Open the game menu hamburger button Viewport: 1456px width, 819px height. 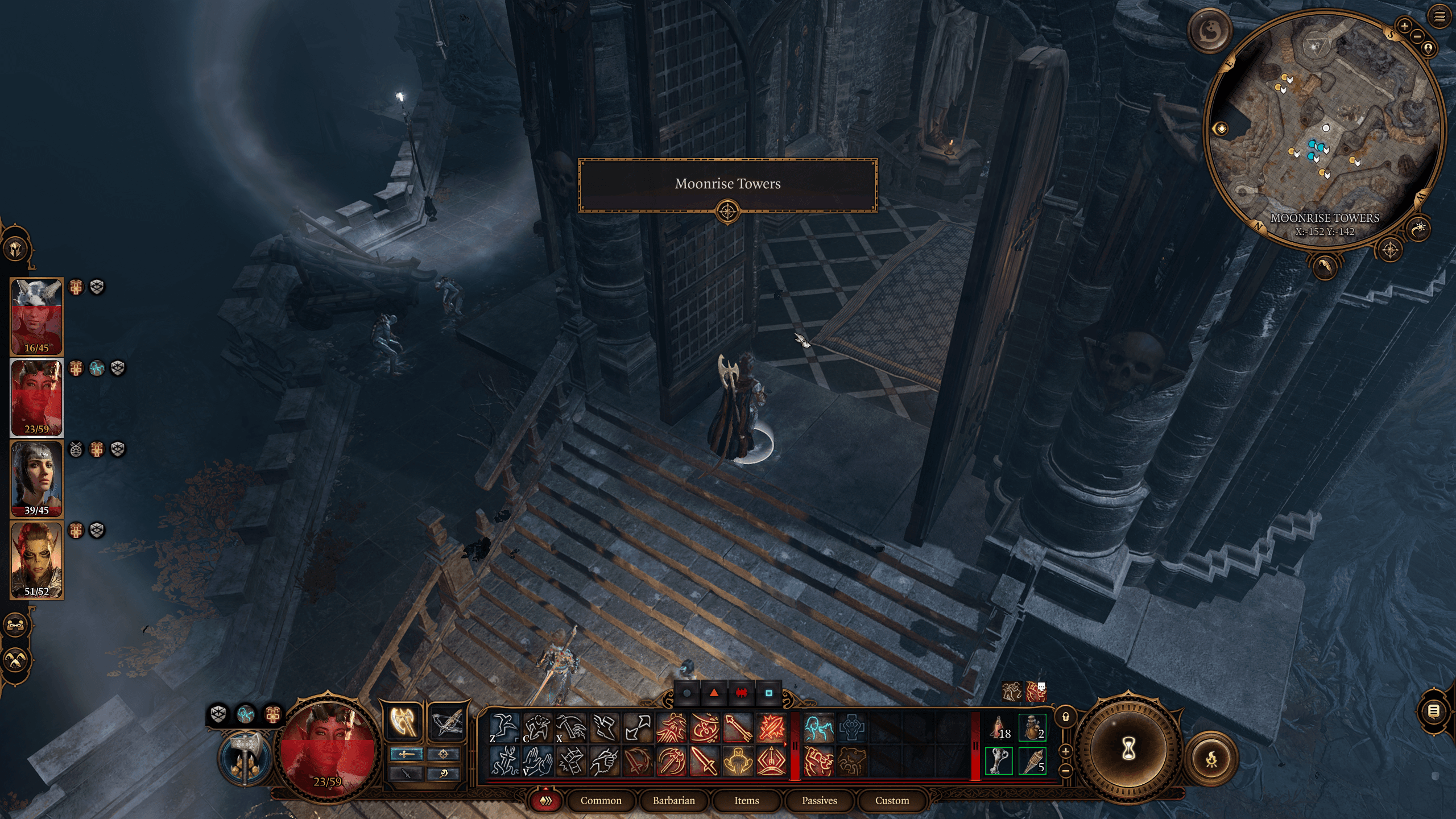(1439, 16)
